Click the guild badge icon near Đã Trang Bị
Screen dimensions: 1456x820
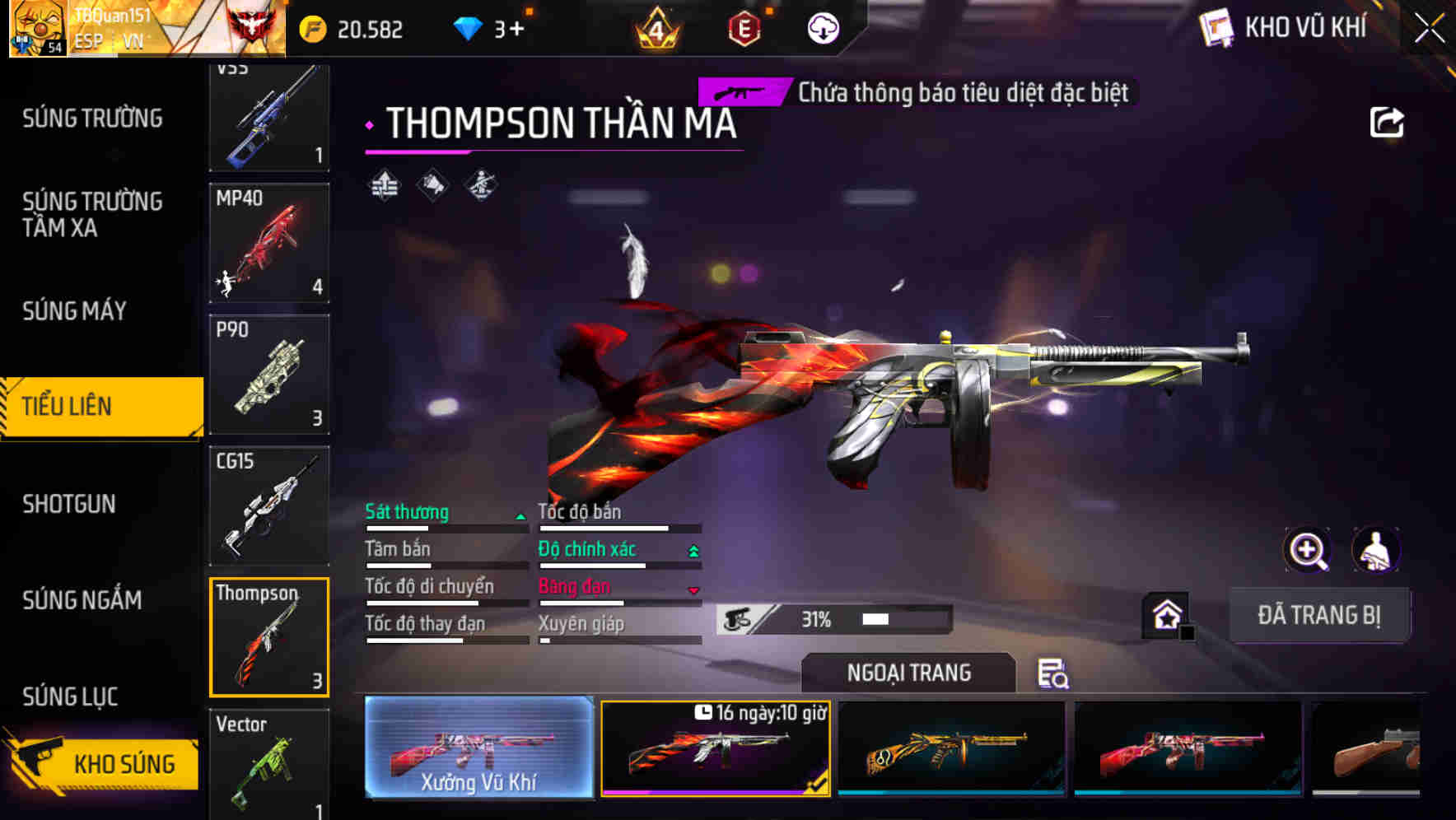tap(1167, 615)
